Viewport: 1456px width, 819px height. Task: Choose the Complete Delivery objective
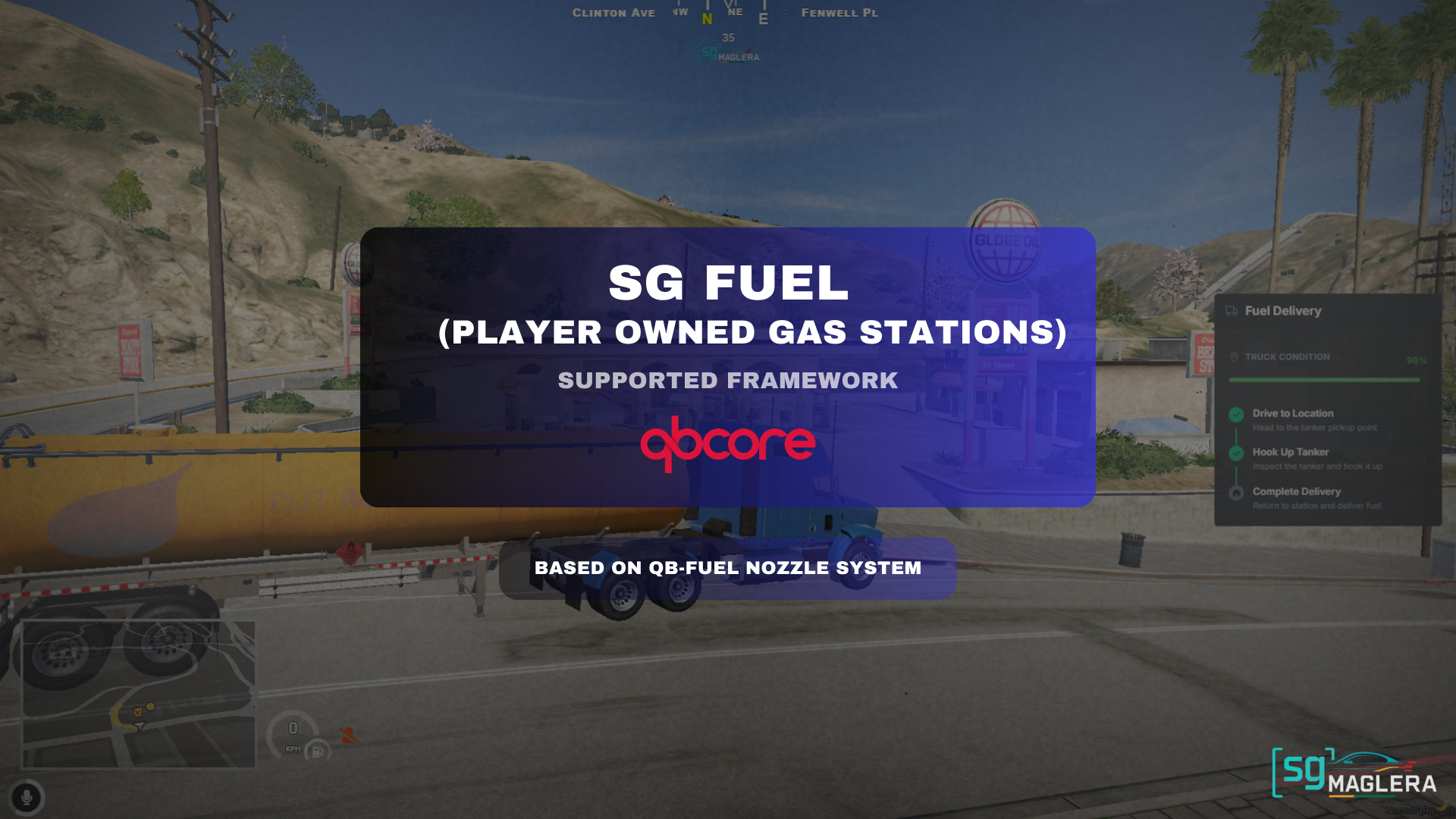1296,491
